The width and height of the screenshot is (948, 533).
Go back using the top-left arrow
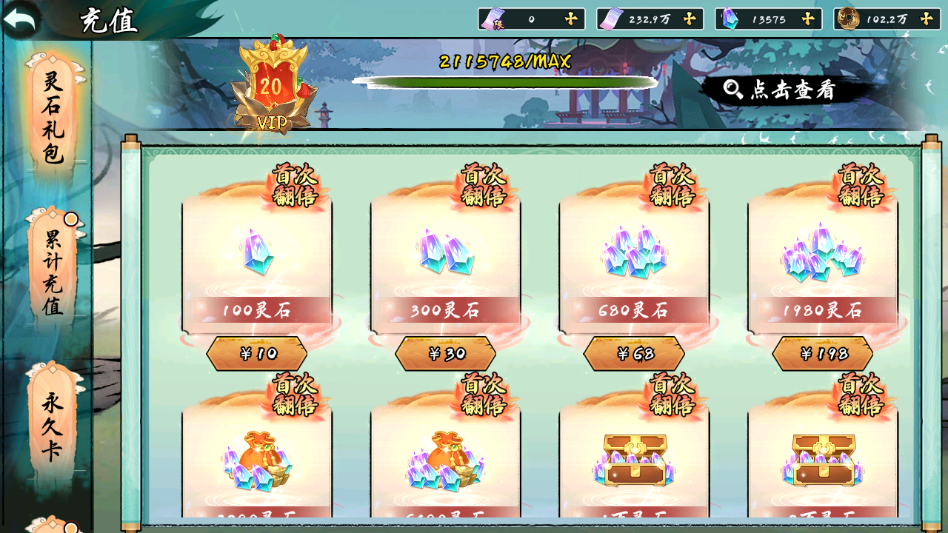tap(21, 18)
